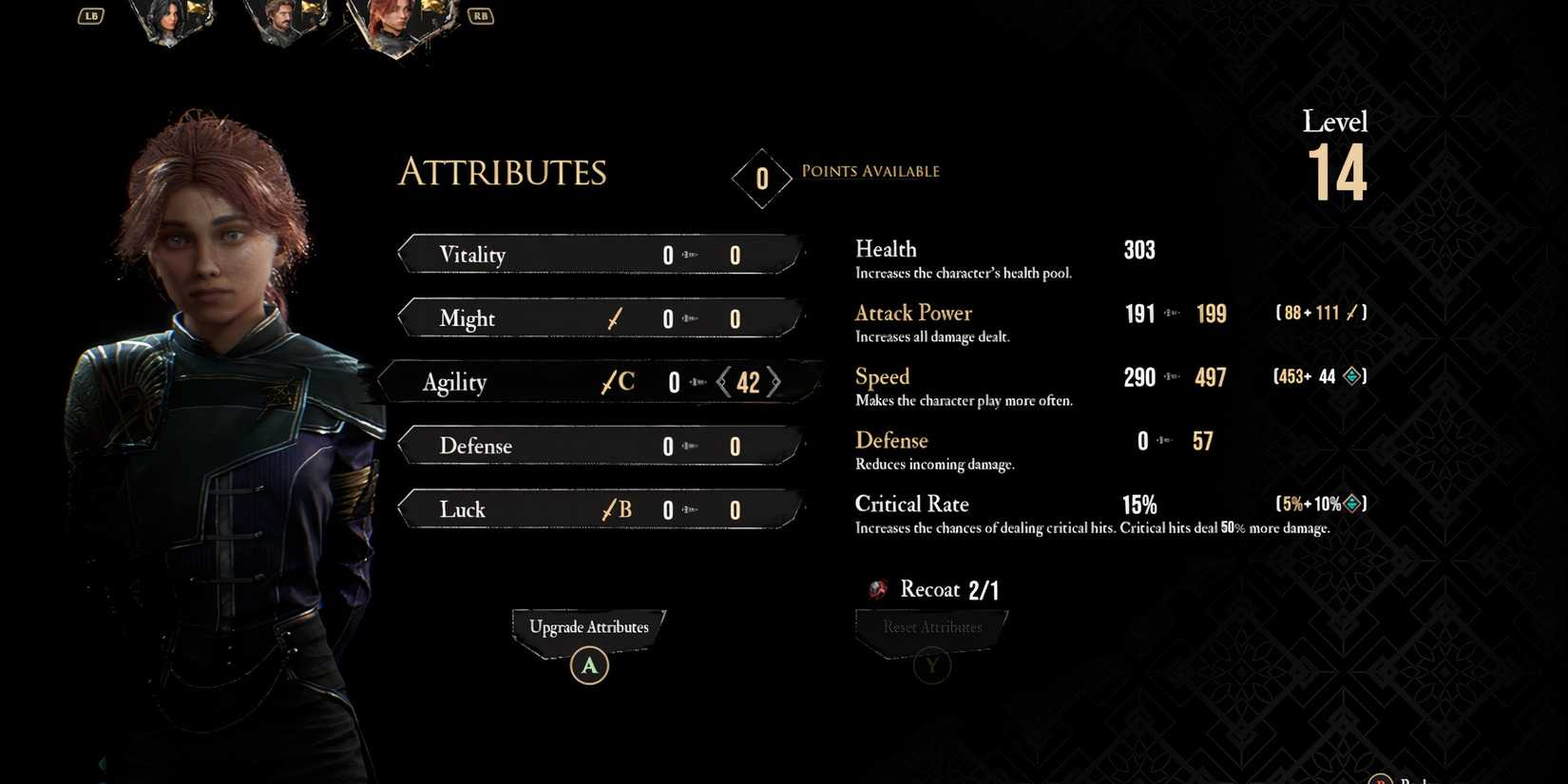
Task: Click the Recoat paint icon
Action: (x=876, y=589)
